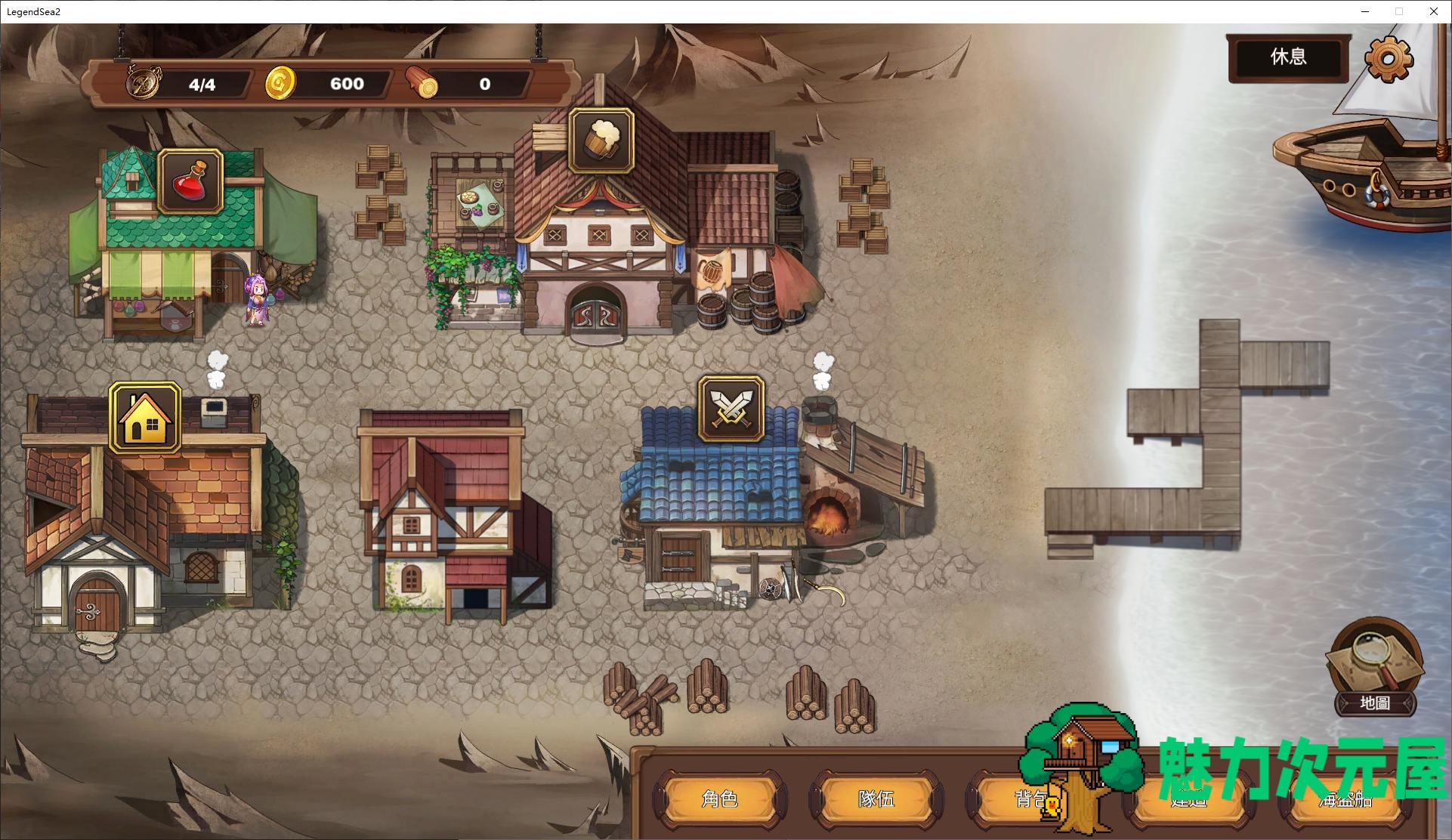Screen dimensions: 1452x840
Task: Open settings with the gear icon
Action: (x=1389, y=58)
